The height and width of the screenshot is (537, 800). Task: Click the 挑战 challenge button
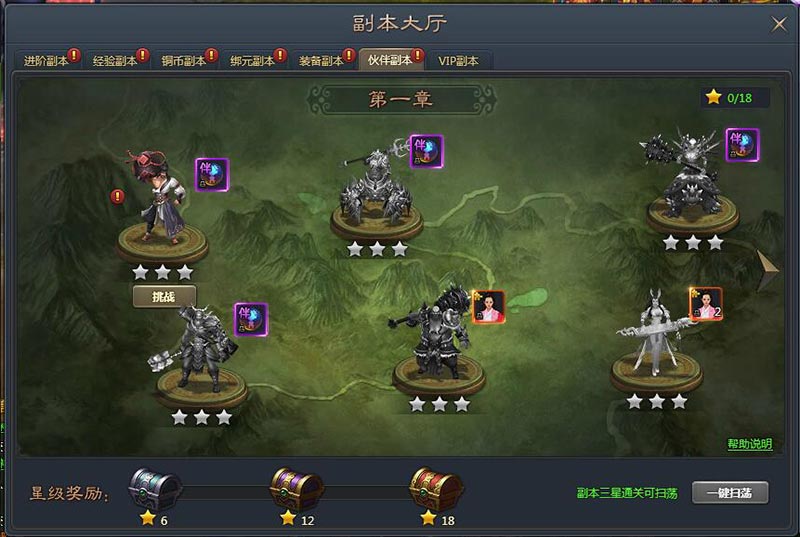click(x=164, y=296)
